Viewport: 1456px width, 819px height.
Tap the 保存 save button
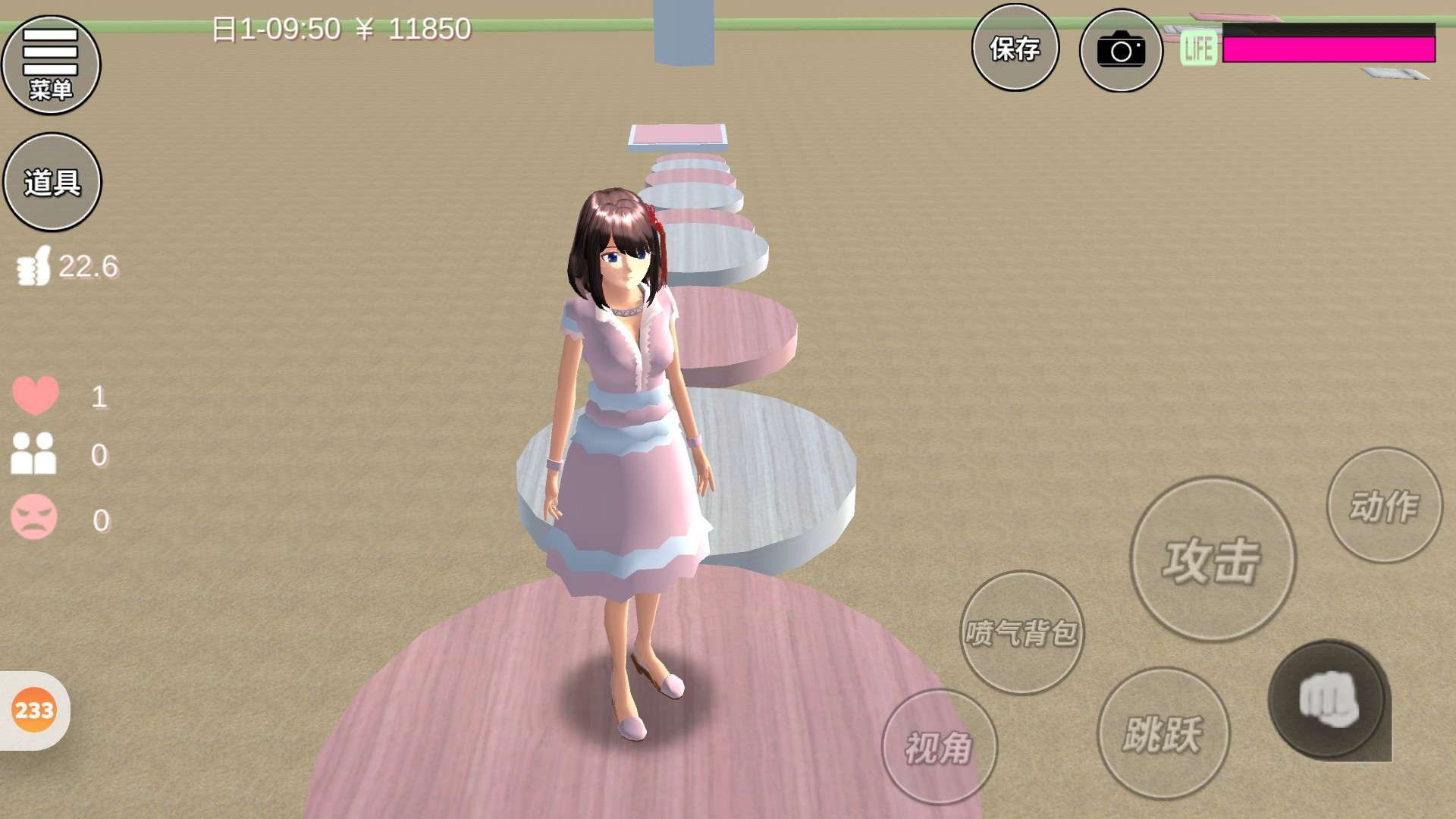1015,49
